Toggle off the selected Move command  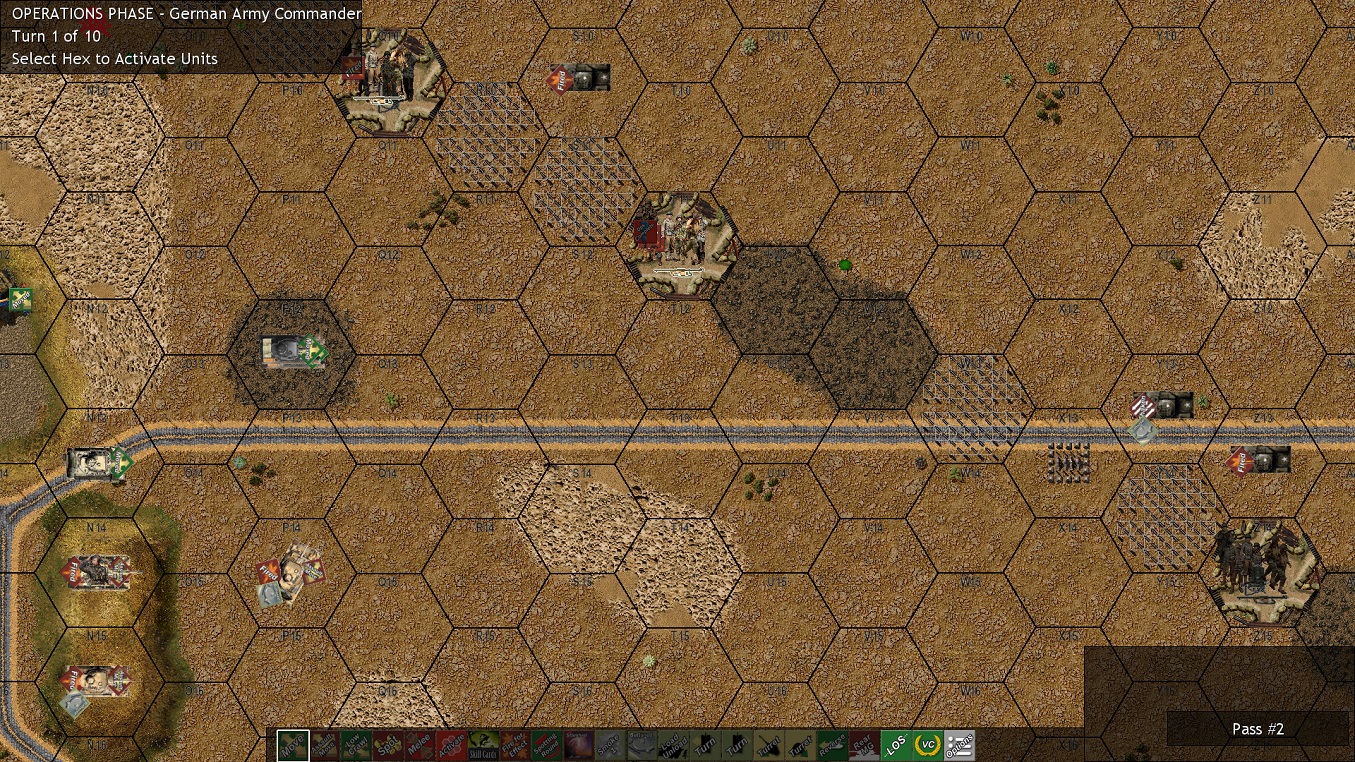coord(293,745)
